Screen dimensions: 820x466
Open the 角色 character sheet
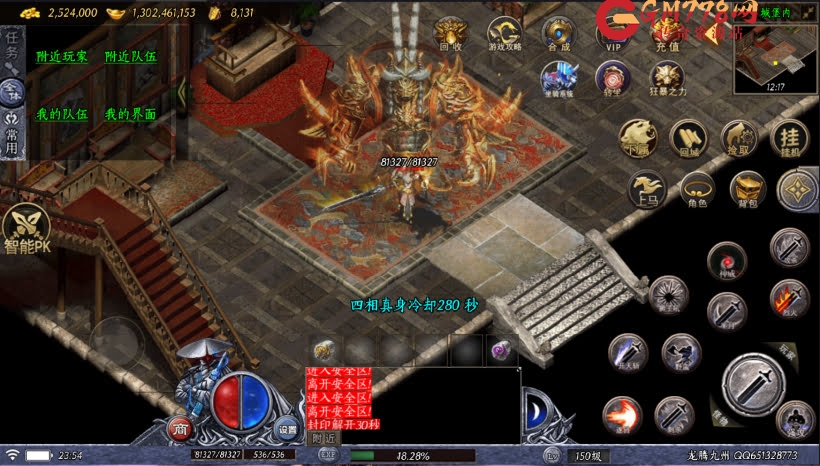697,187
